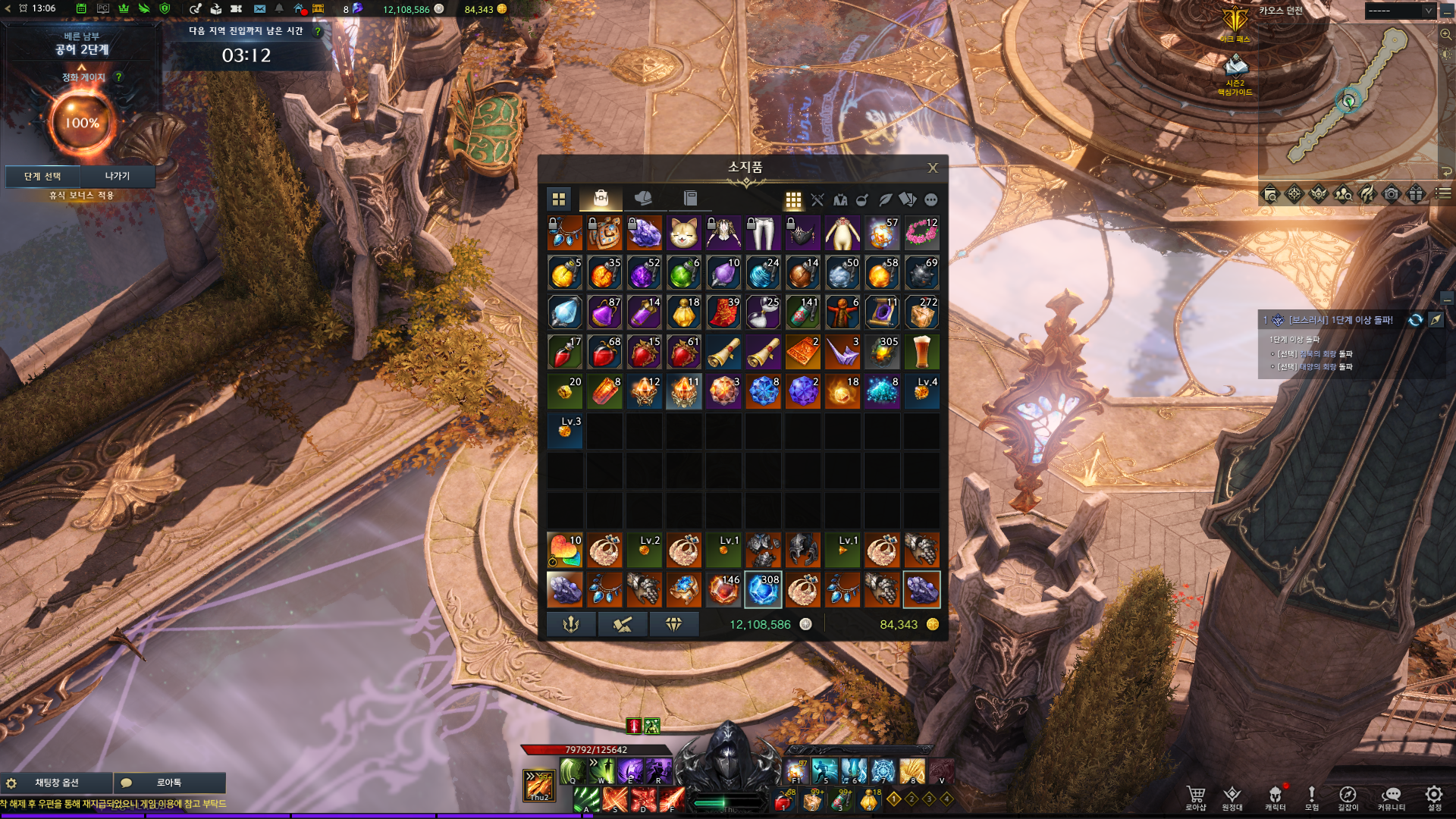Close the 소지품 inventory window
The width and height of the screenshot is (1456, 819).
point(933,168)
